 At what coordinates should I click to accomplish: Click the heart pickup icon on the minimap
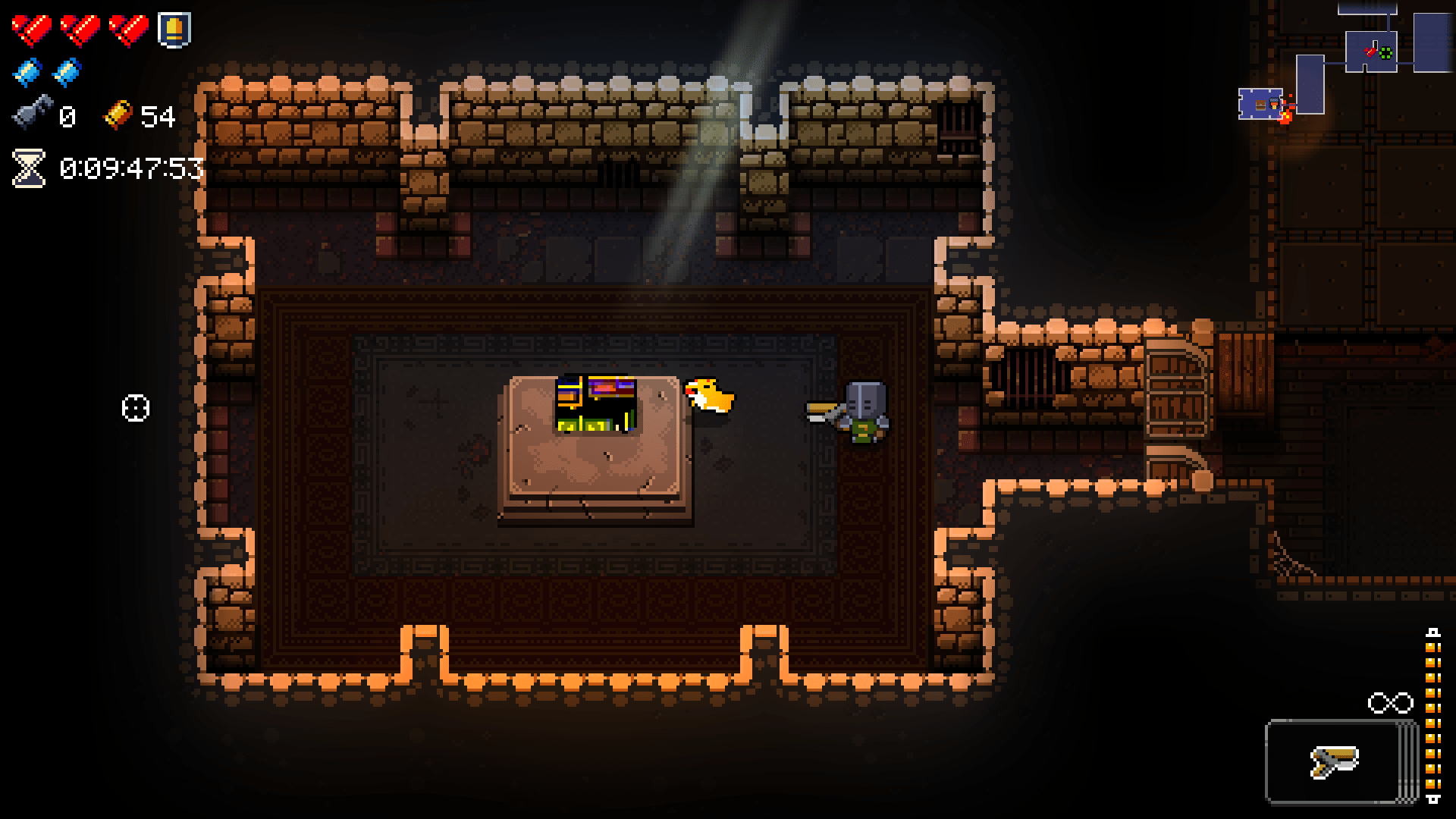(x=1370, y=52)
